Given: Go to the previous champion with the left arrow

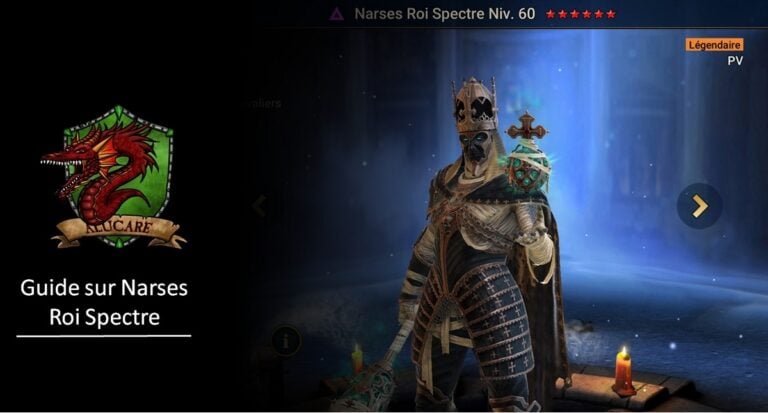Looking at the screenshot, I should [259, 206].
